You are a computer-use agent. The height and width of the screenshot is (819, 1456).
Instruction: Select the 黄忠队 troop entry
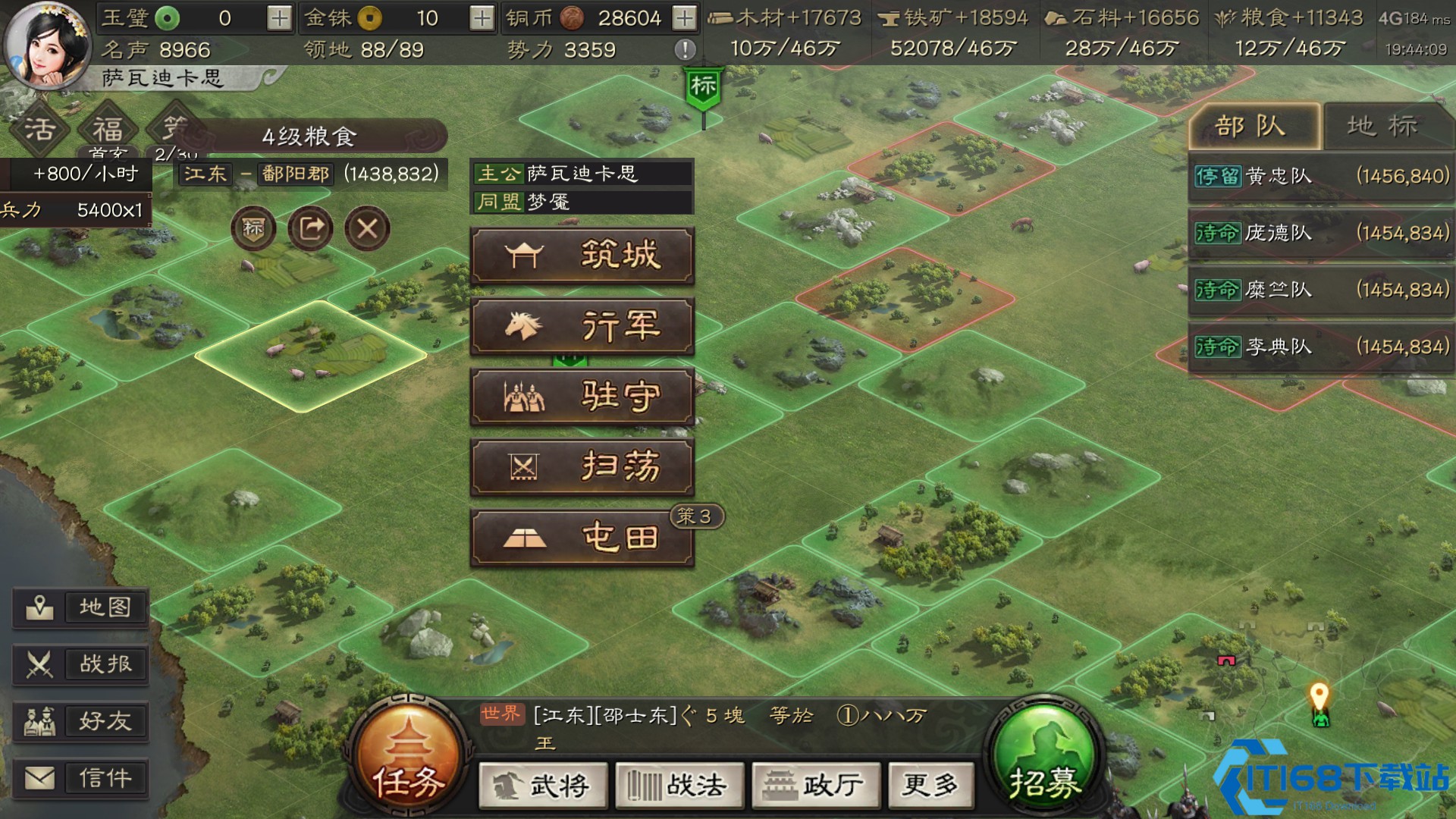point(1319,177)
